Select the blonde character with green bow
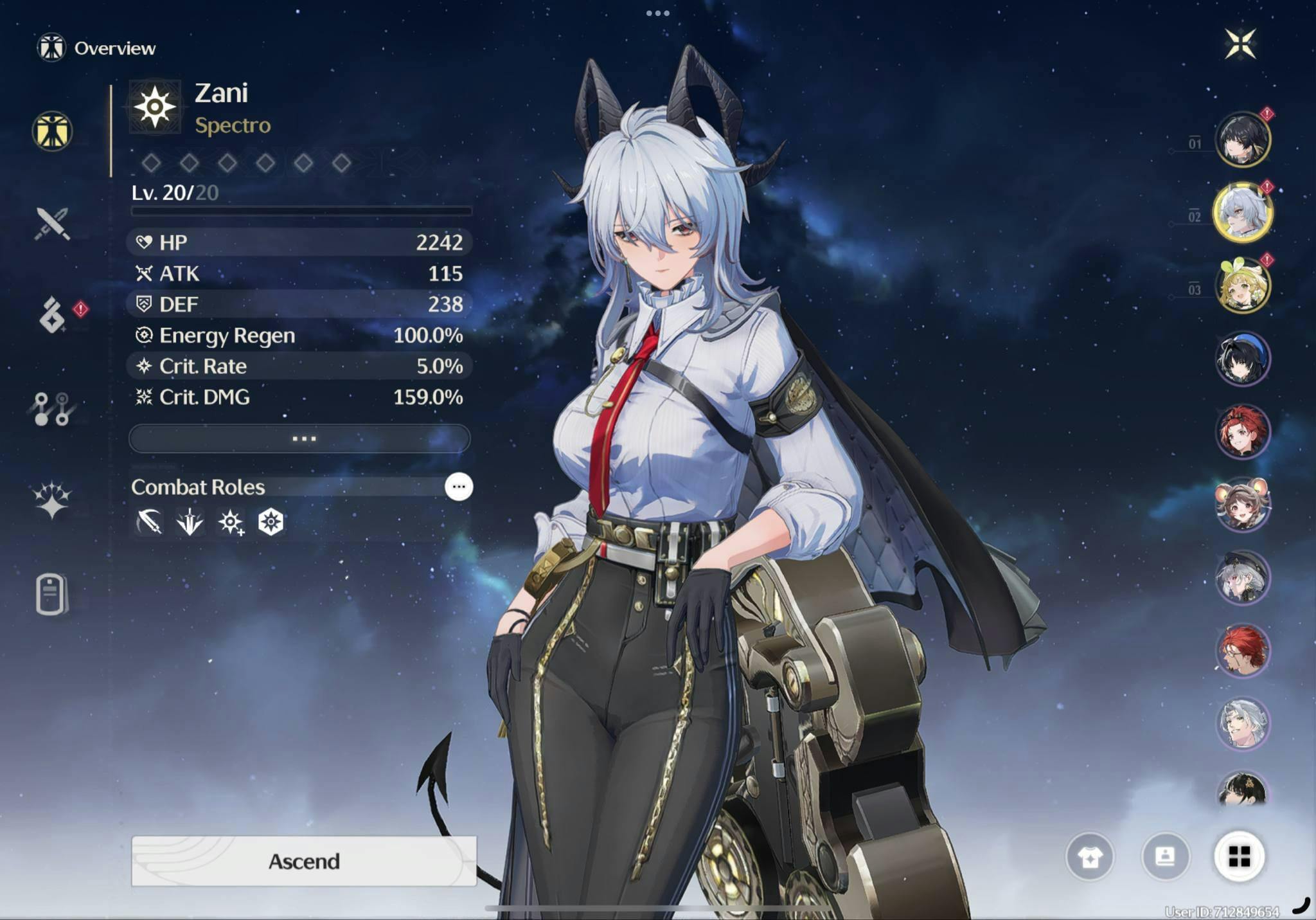The width and height of the screenshot is (1316, 920). tap(1242, 285)
